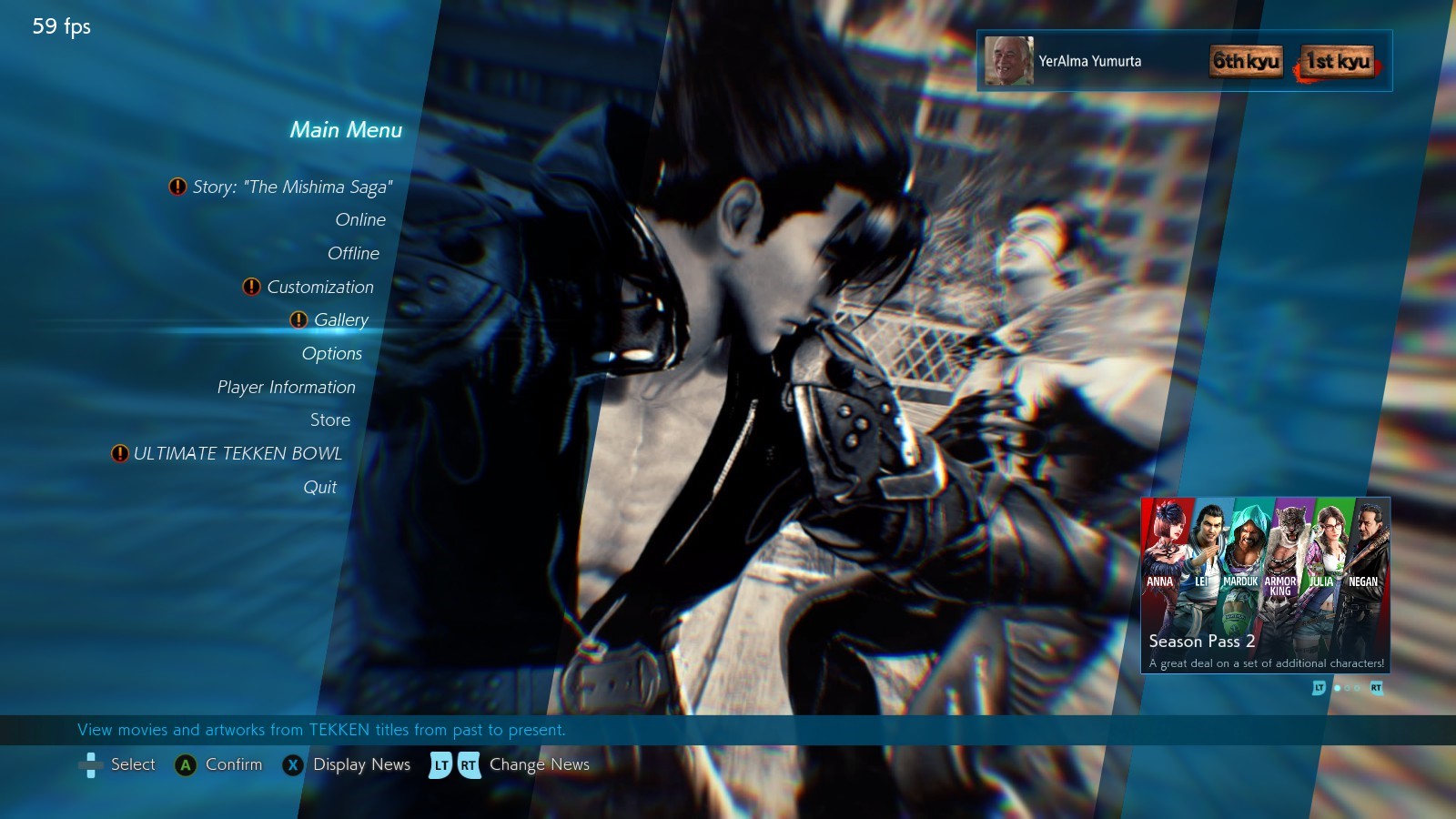View Player Information
Image resolution: width=1456 pixels, height=819 pixels.
point(286,388)
